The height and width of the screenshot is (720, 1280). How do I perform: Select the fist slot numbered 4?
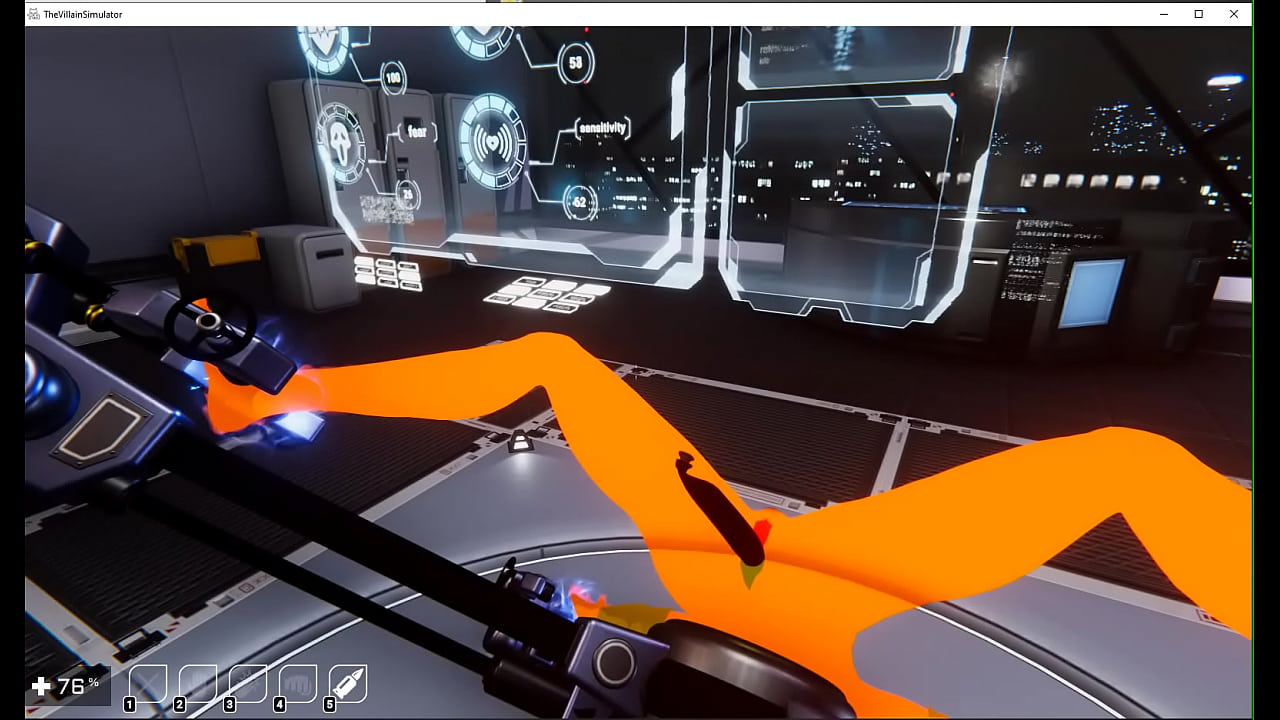[x=298, y=684]
